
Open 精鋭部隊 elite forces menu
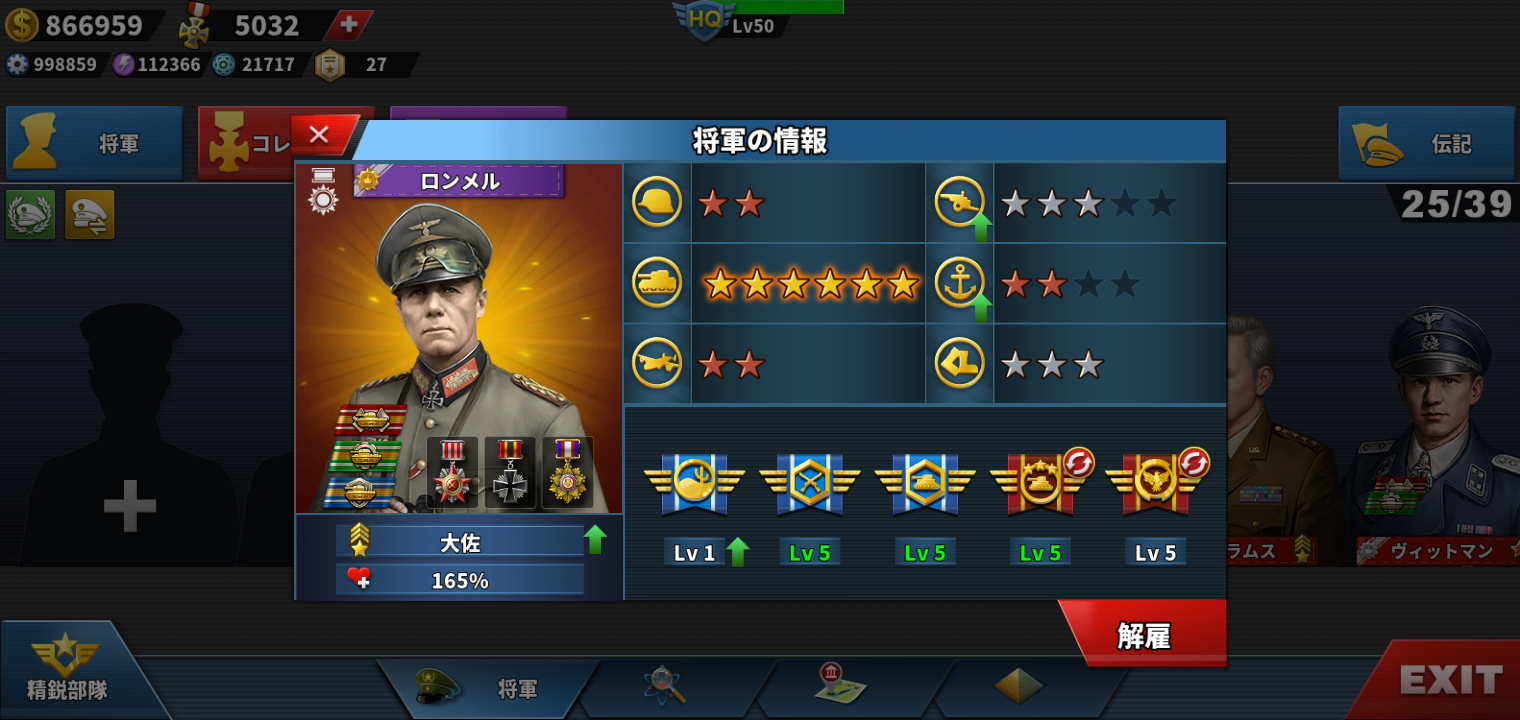(67, 670)
